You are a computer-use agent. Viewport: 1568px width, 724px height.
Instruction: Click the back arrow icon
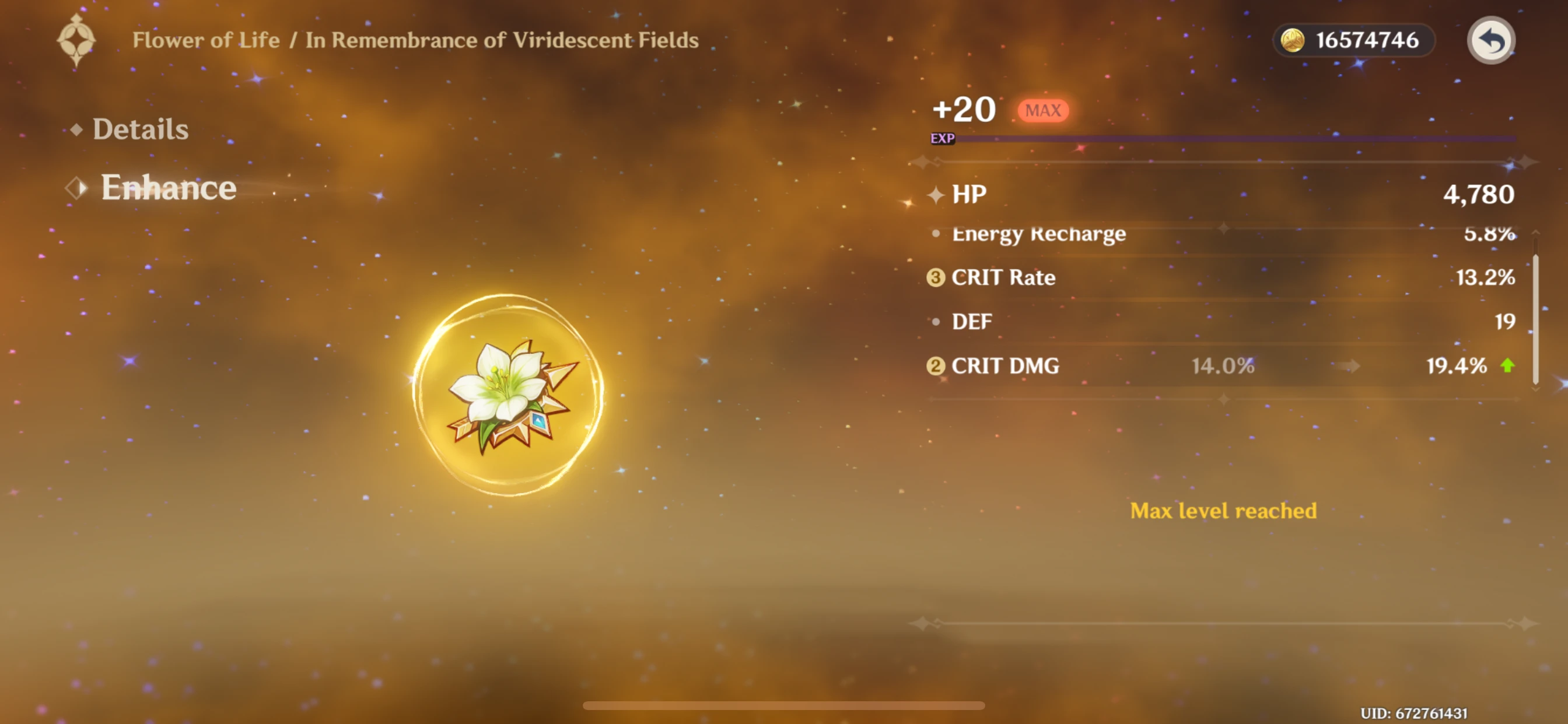pyautogui.click(x=1490, y=40)
